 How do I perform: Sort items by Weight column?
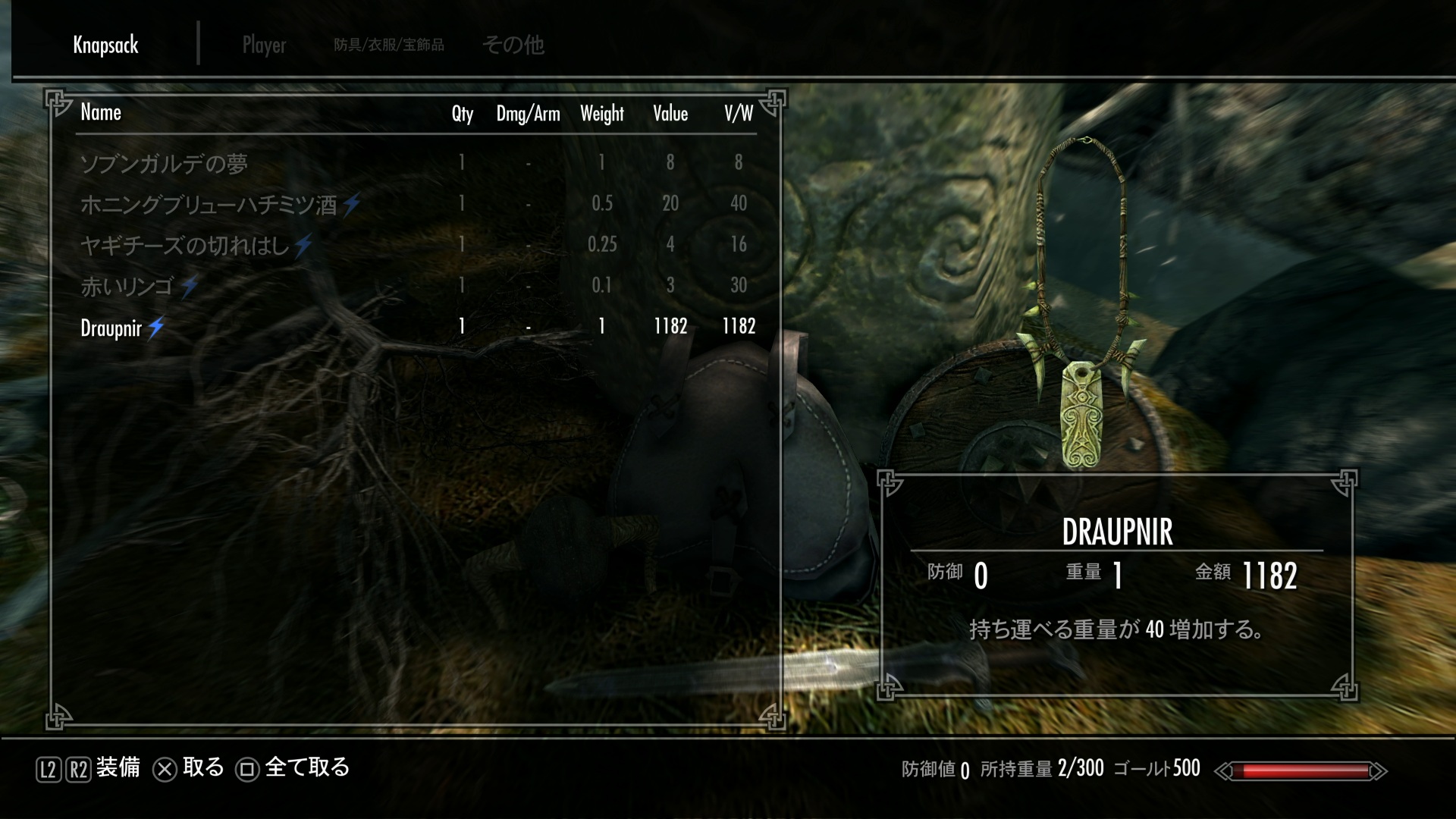pos(602,114)
